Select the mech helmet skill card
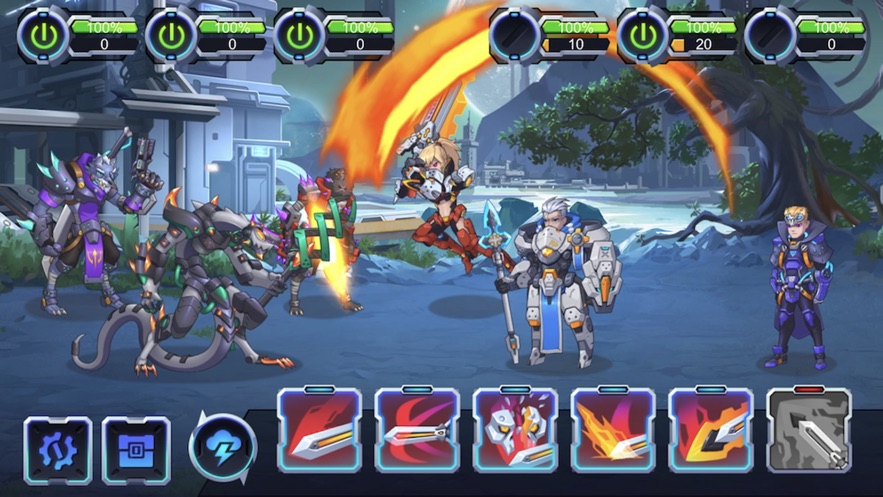 tap(515, 430)
